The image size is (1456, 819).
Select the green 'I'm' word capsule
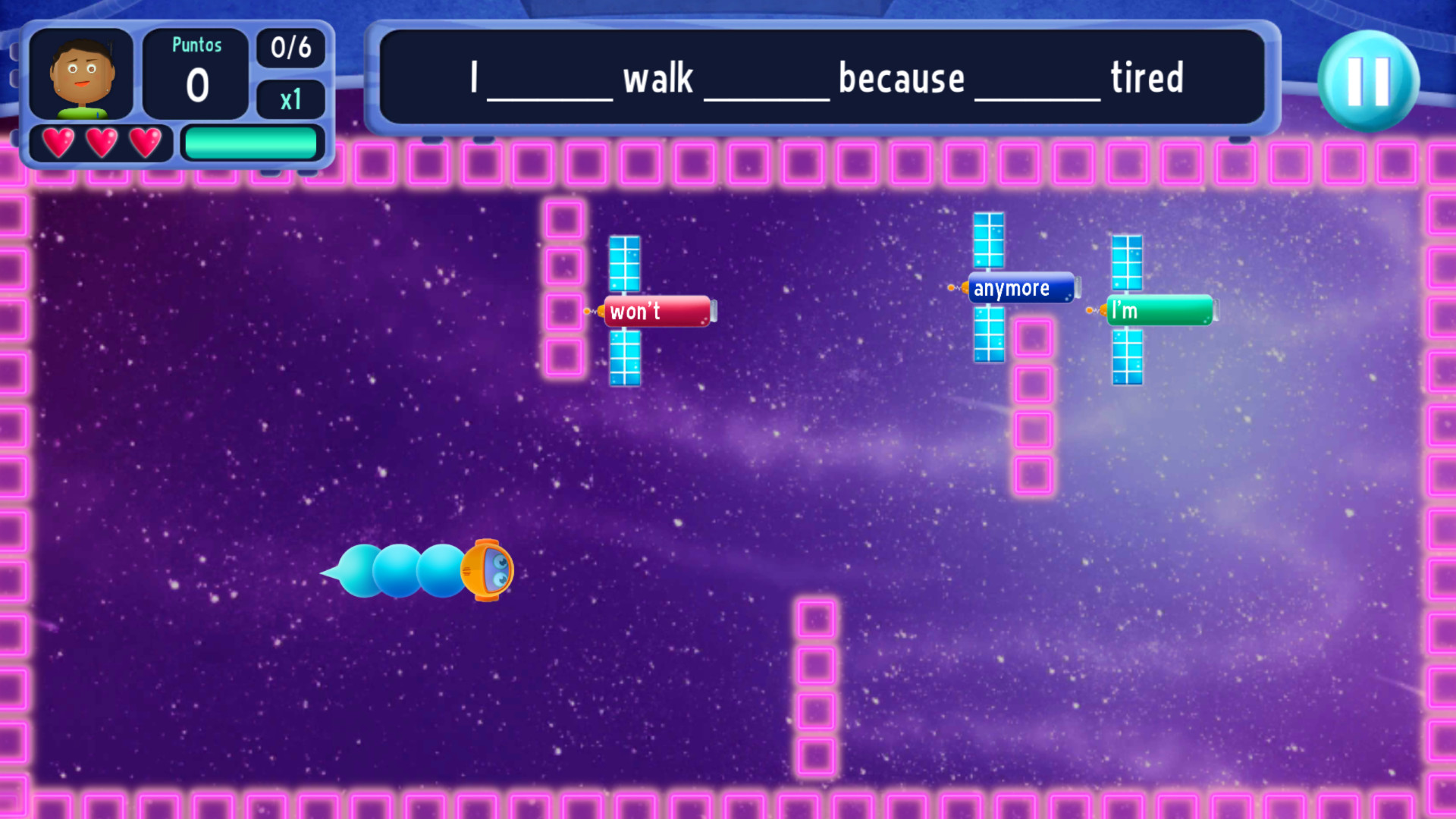click(x=1160, y=309)
